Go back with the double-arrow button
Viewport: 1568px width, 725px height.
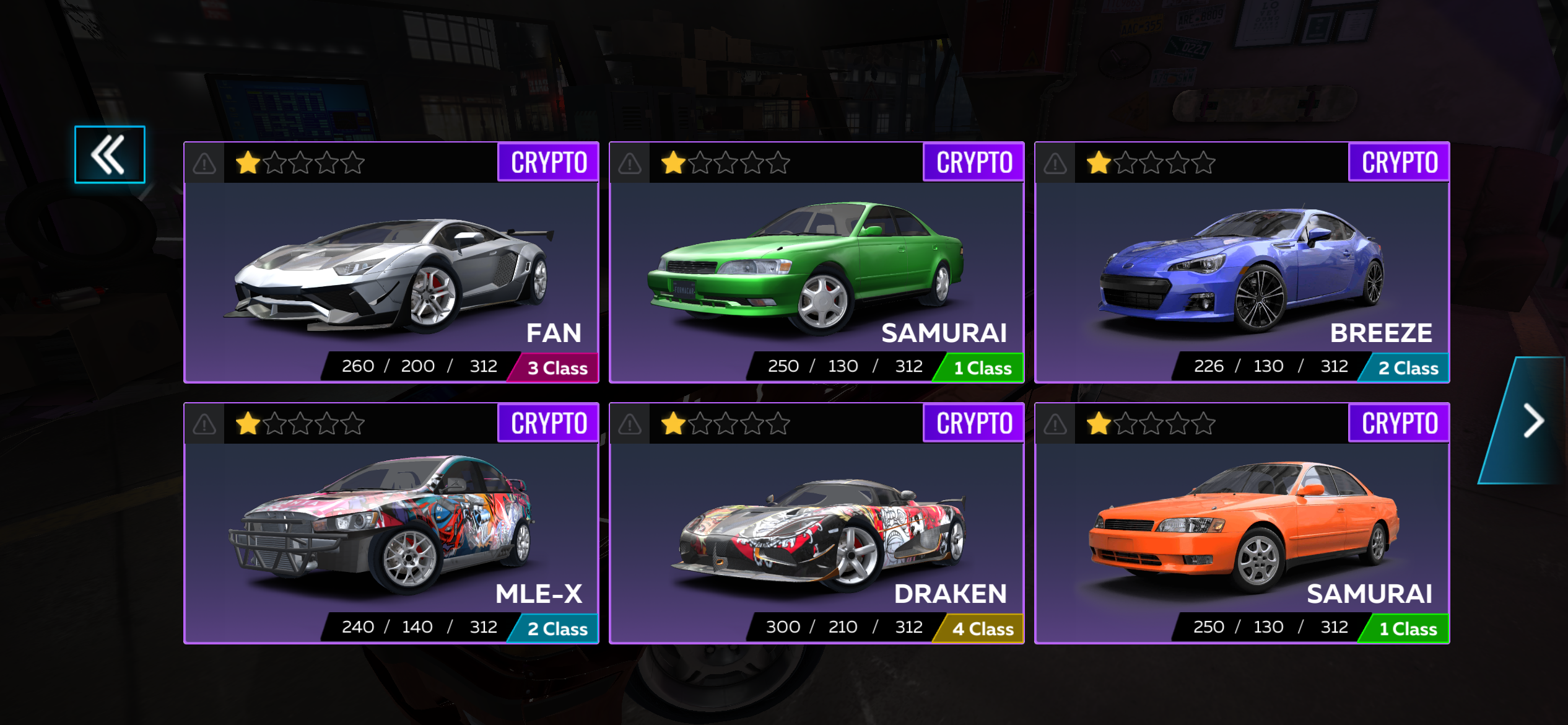110,155
